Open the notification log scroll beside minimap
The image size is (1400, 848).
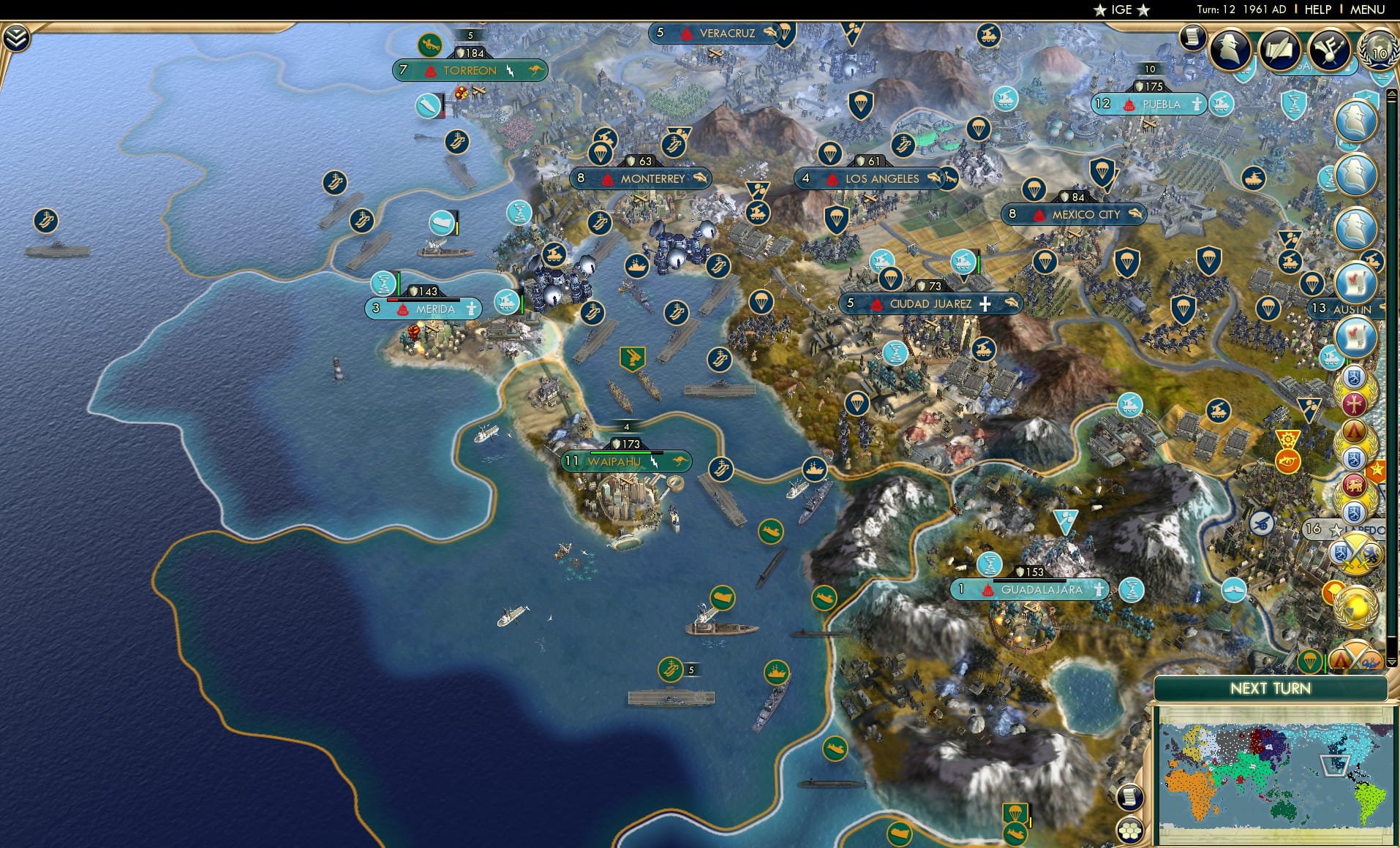click(1129, 798)
